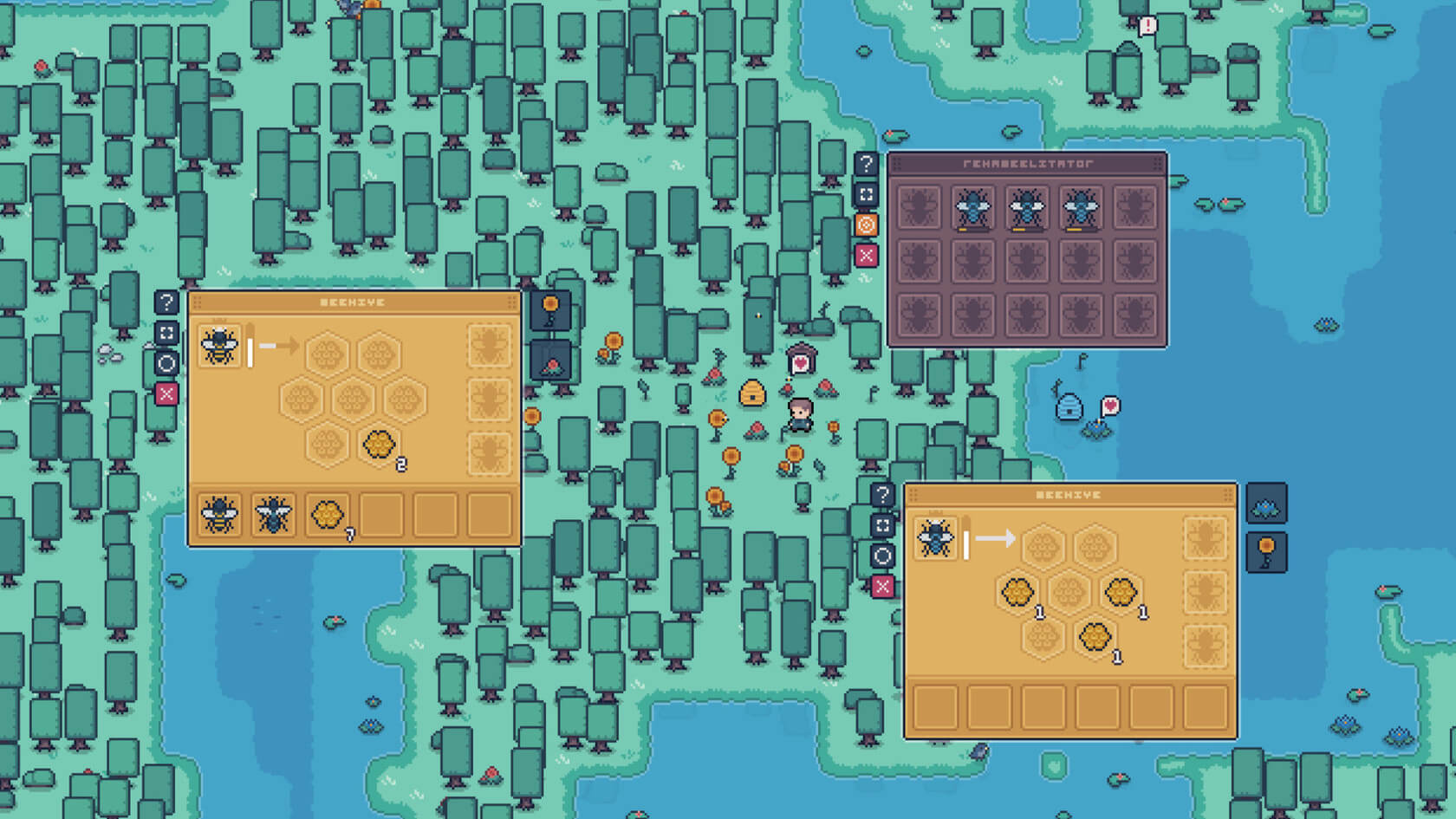Open help for the bottom Beehive panel
Screen dimensions: 1456x819
pos(882,494)
